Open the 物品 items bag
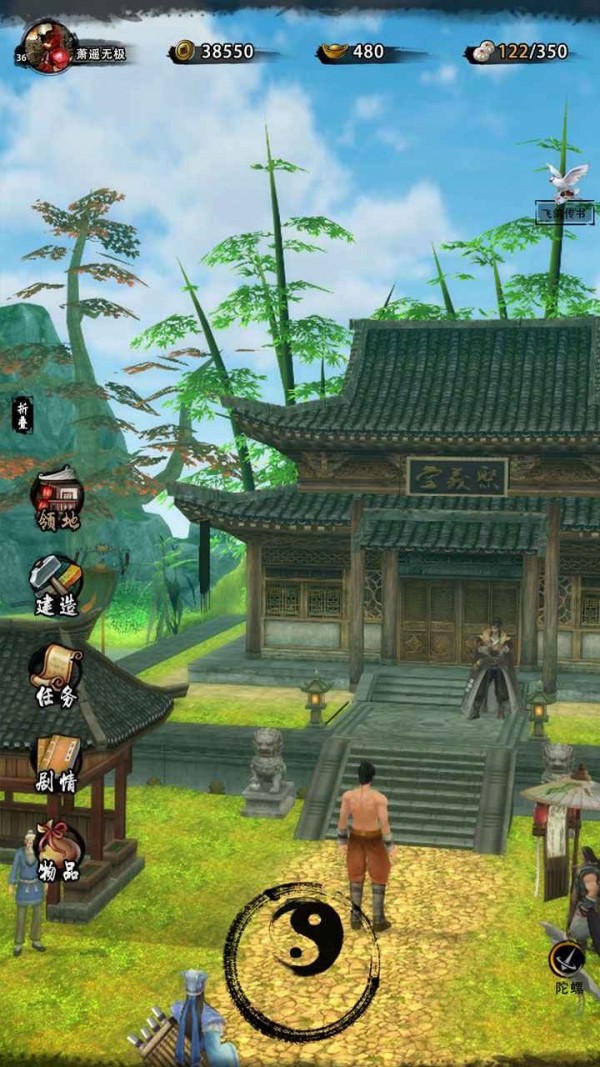Screen dimensions: 600x1067 (57, 850)
